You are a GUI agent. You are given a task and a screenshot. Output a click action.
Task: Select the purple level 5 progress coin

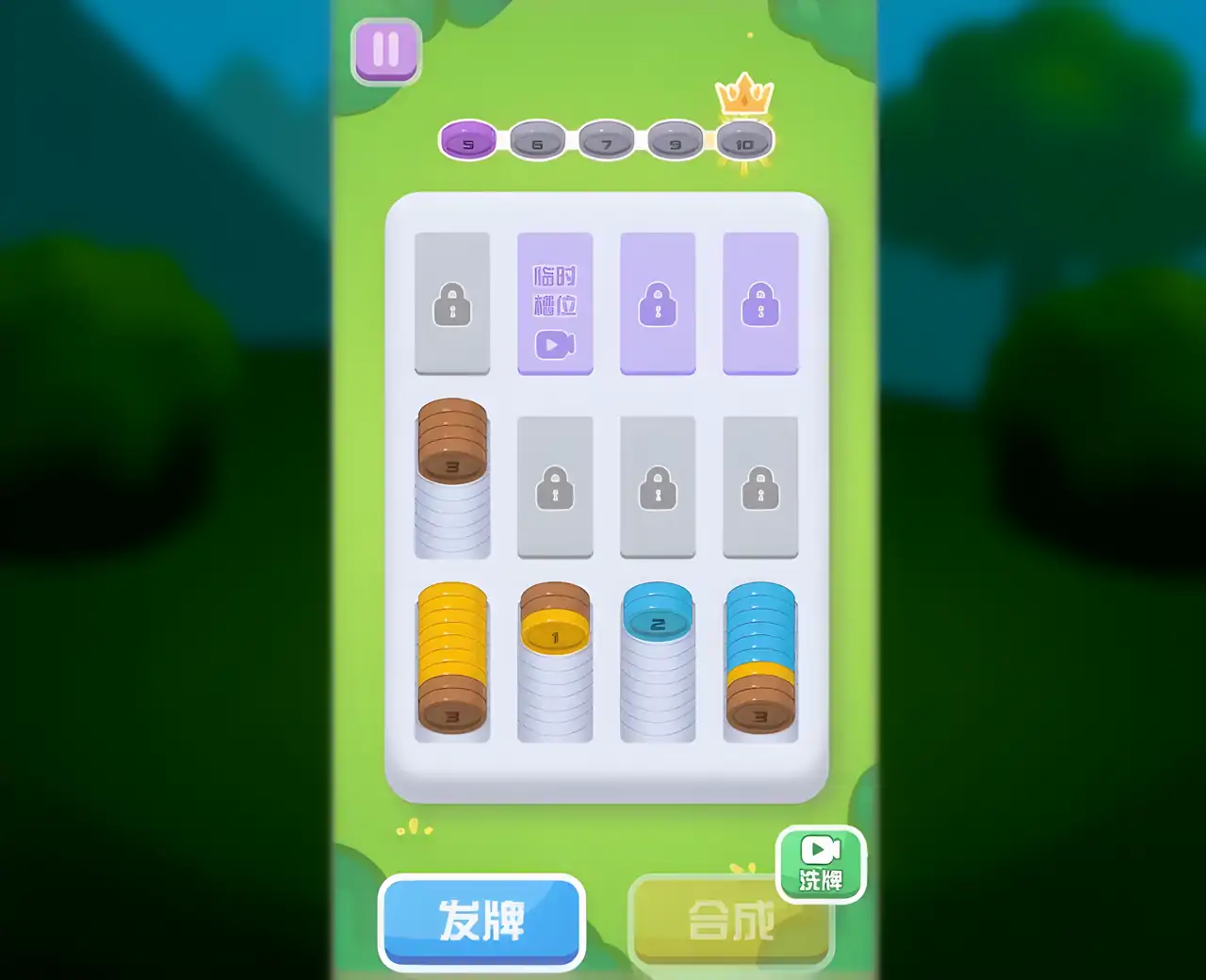[x=468, y=141]
